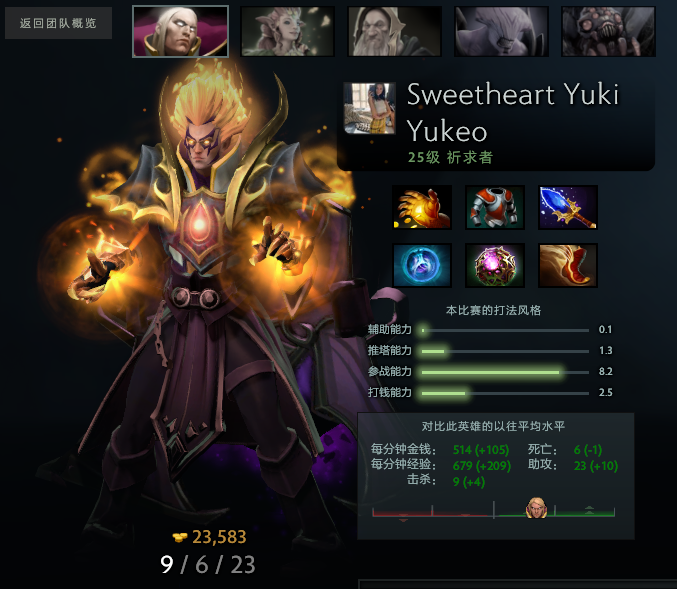Switch to the Enchantress hero portrait

tap(287, 31)
